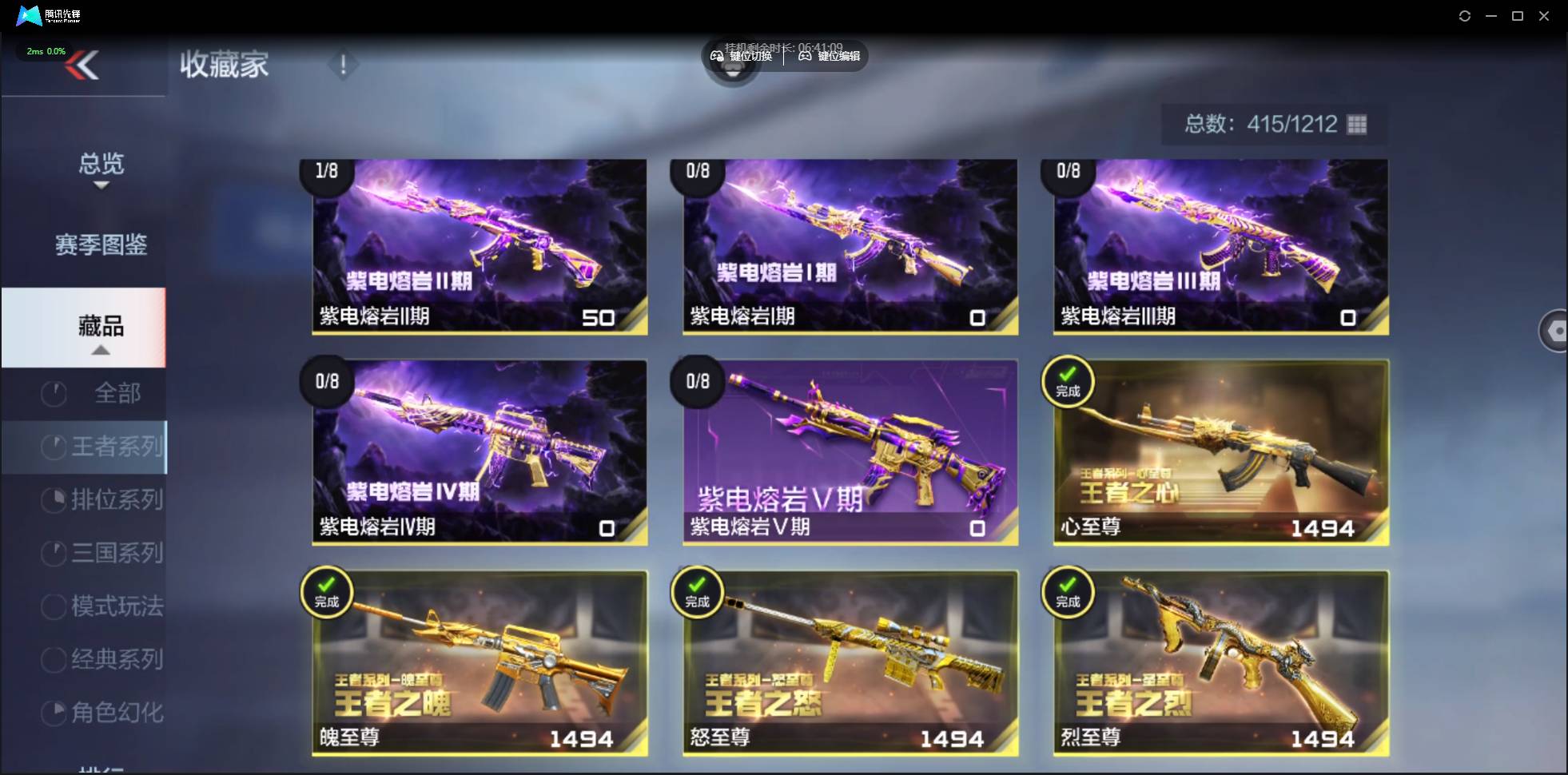Screen dimensions: 1568x775
Task: Select the 全部 category in the sidebar
Action: click(x=120, y=393)
